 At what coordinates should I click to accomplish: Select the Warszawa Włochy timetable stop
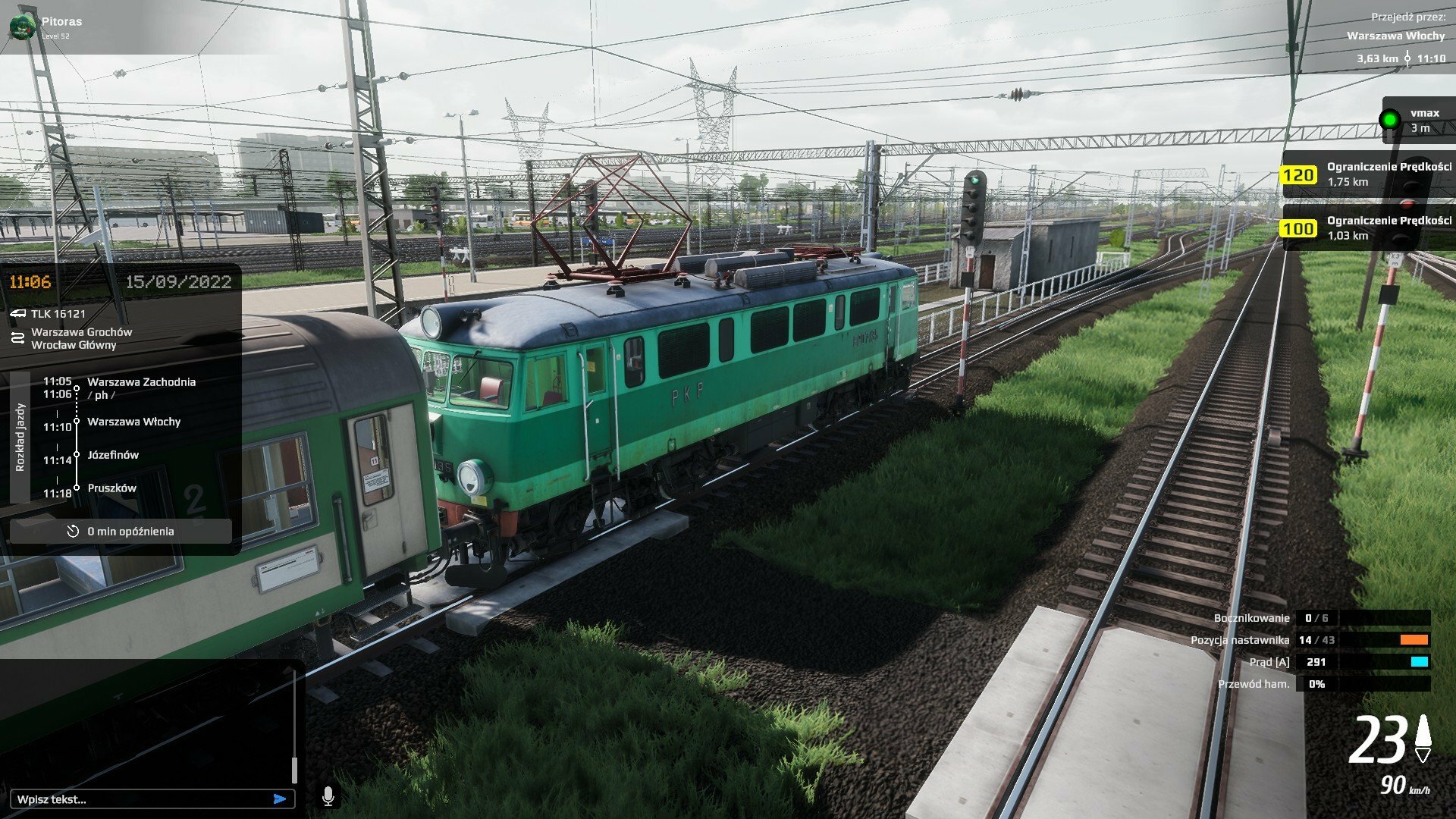pyautogui.click(x=133, y=422)
